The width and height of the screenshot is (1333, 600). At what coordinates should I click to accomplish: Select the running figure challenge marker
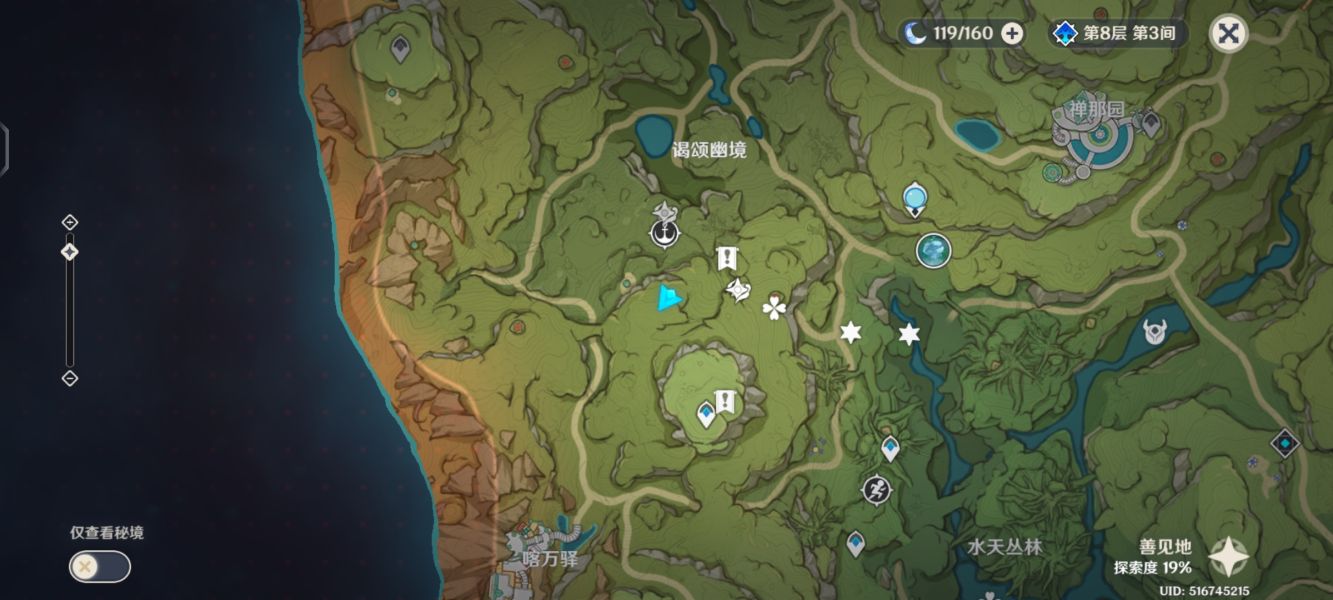(x=875, y=490)
